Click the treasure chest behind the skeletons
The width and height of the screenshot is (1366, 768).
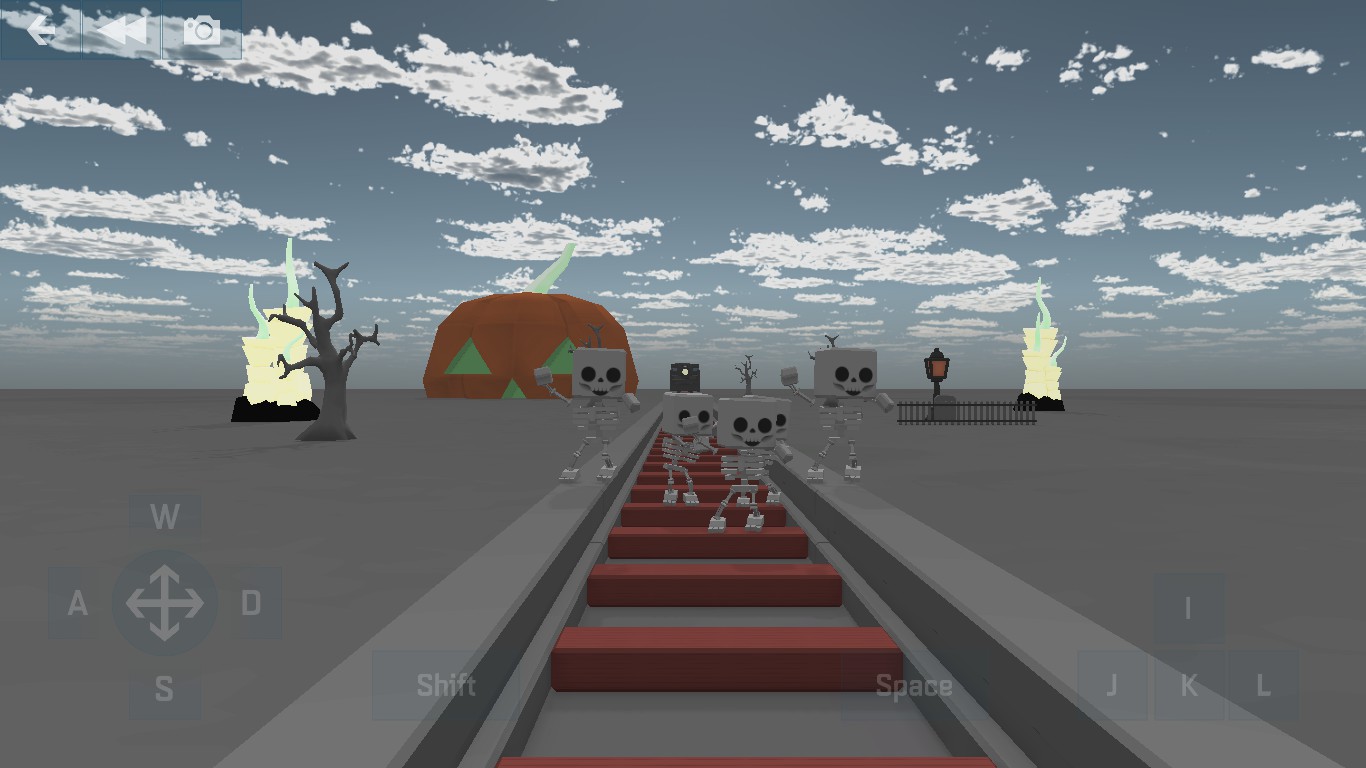(x=683, y=378)
